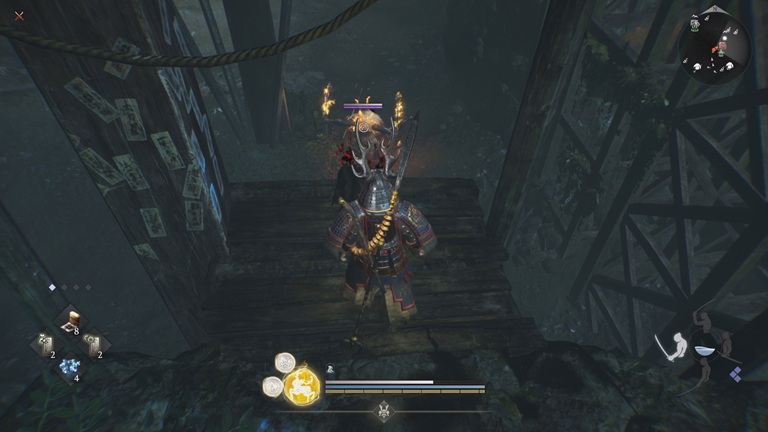This screenshot has width=768, height=432.
Task: Use the left talisman shortcut item
Action: 45,344
